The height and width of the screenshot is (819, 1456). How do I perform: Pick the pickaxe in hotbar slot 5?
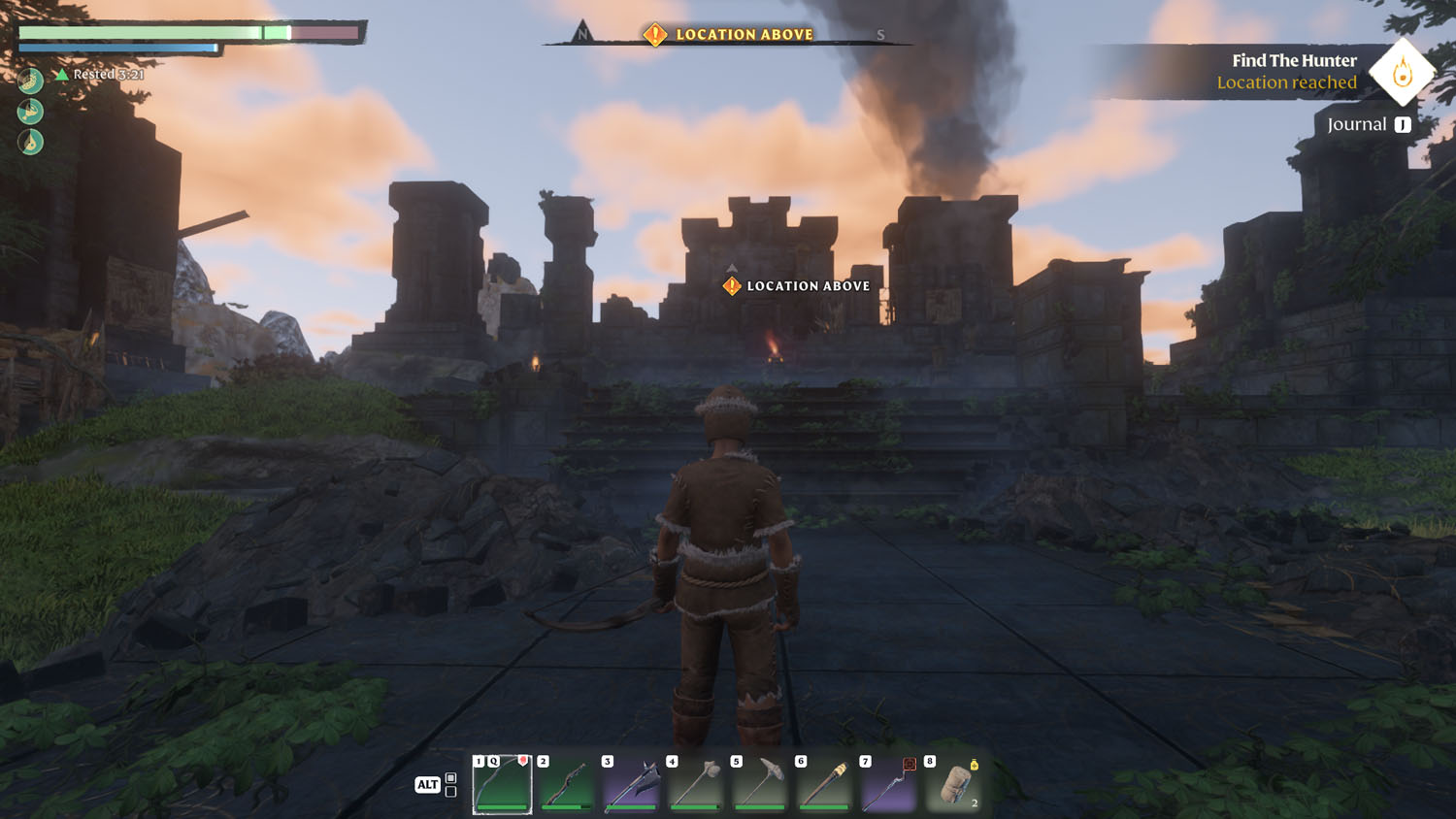[760, 784]
